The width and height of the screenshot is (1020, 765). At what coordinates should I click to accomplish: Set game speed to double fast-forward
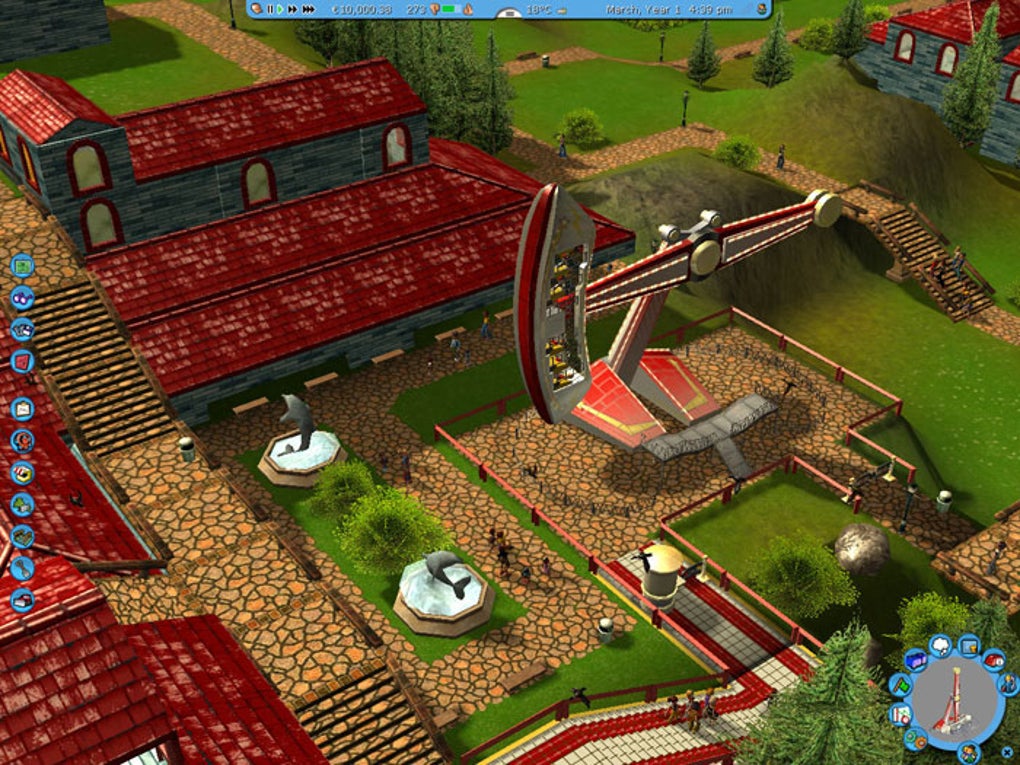293,9
